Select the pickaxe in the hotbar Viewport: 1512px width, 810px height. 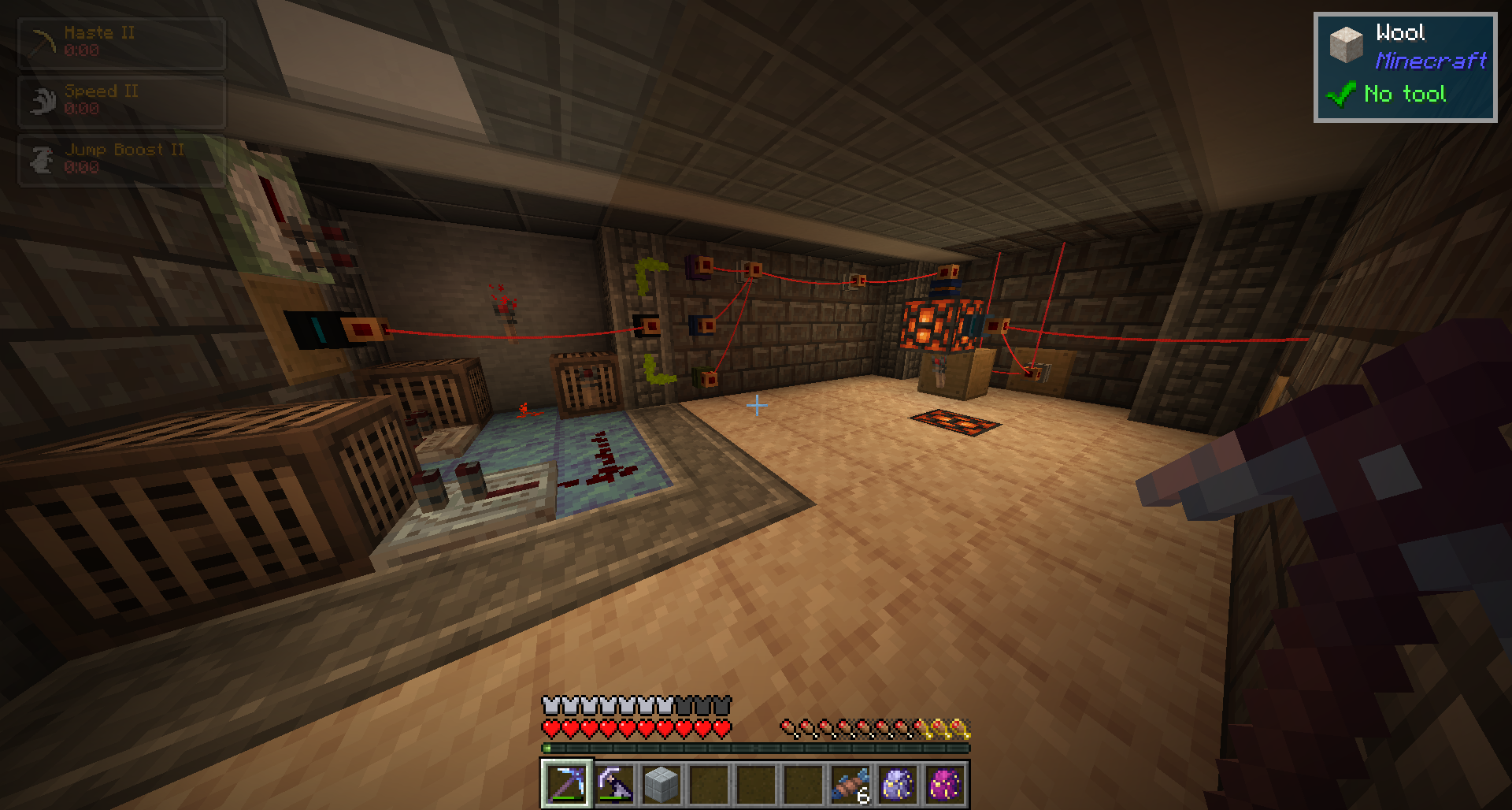(x=566, y=784)
